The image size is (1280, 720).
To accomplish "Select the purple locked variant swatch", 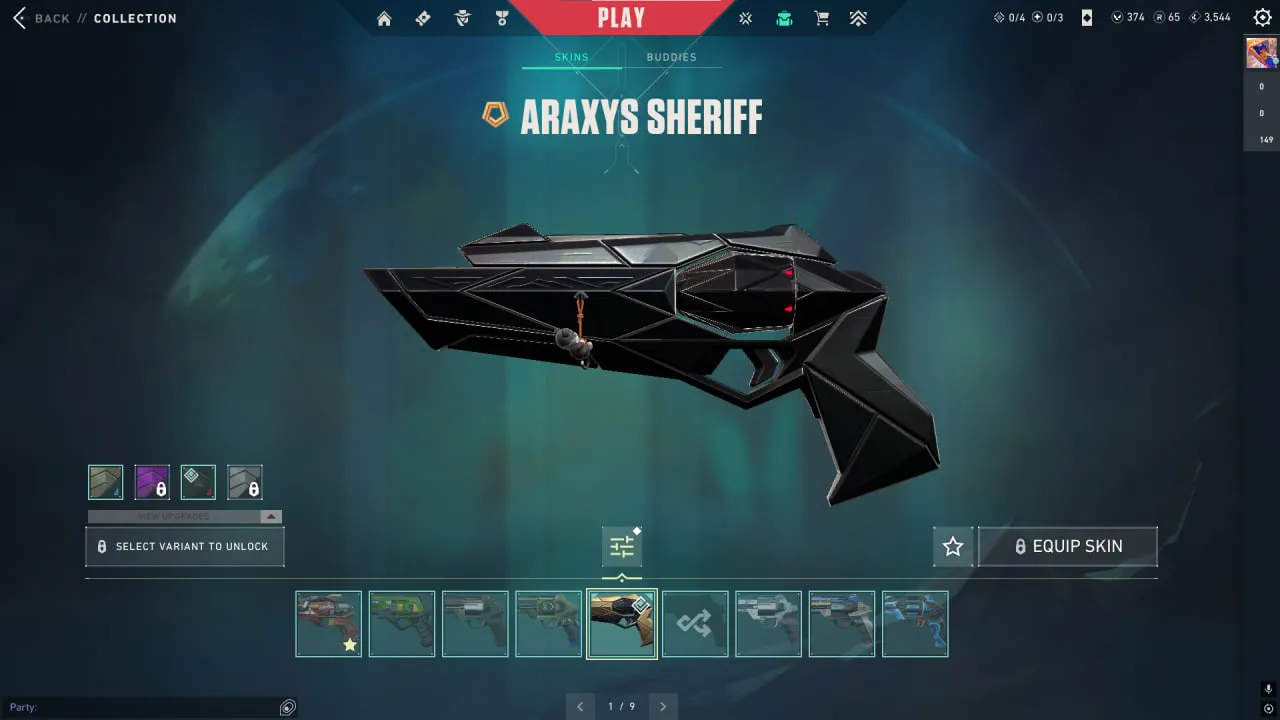I will click(x=152, y=481).
